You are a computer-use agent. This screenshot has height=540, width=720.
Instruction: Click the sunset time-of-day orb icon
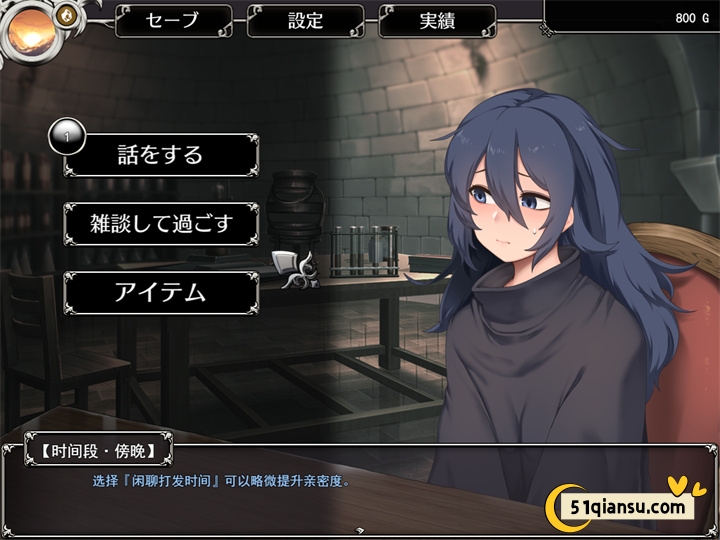tap(30, 32)
